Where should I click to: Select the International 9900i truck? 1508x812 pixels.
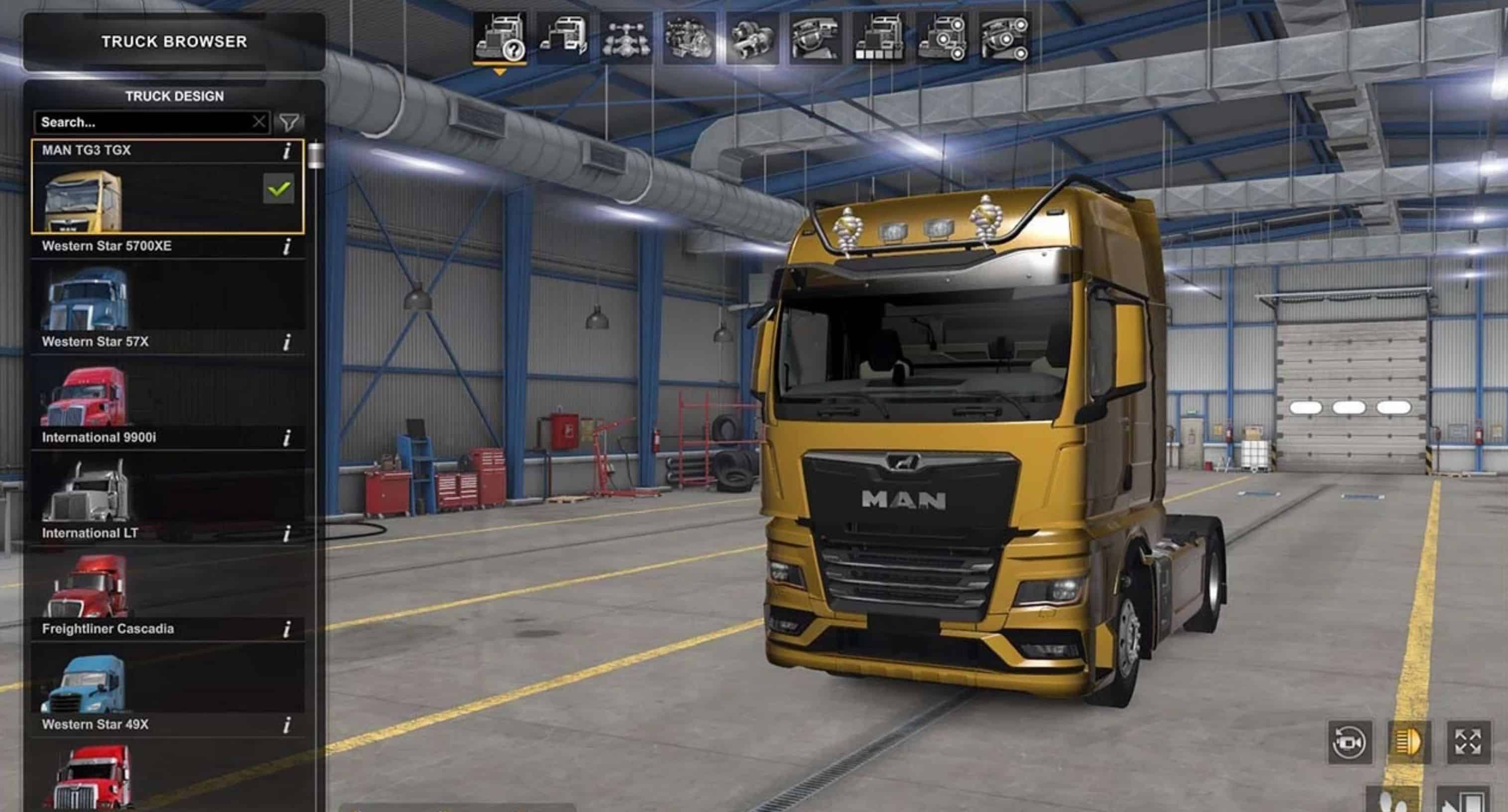pyautogui.click(x=167, y=489)
